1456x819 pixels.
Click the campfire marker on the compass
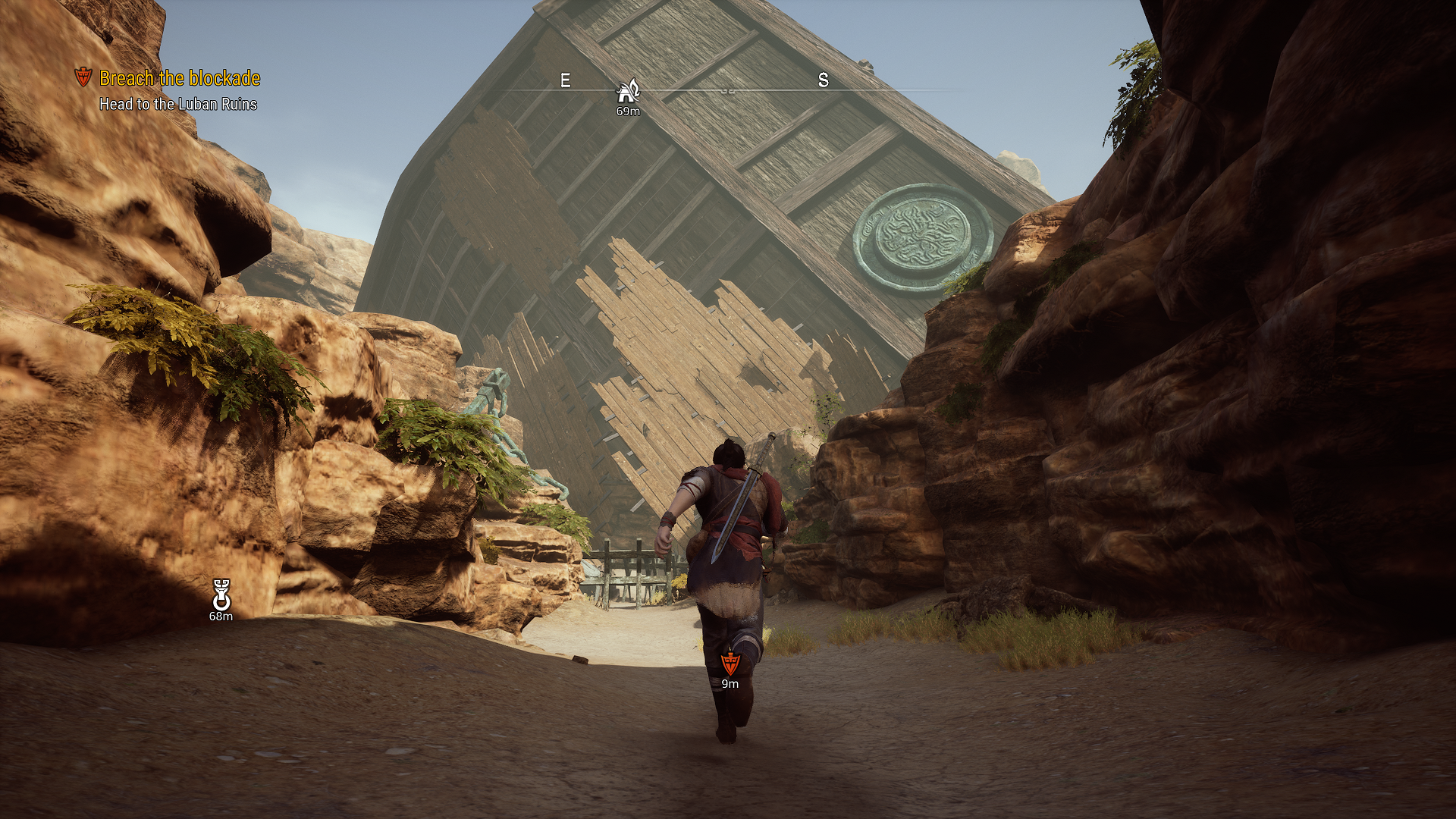coord(628,92)
